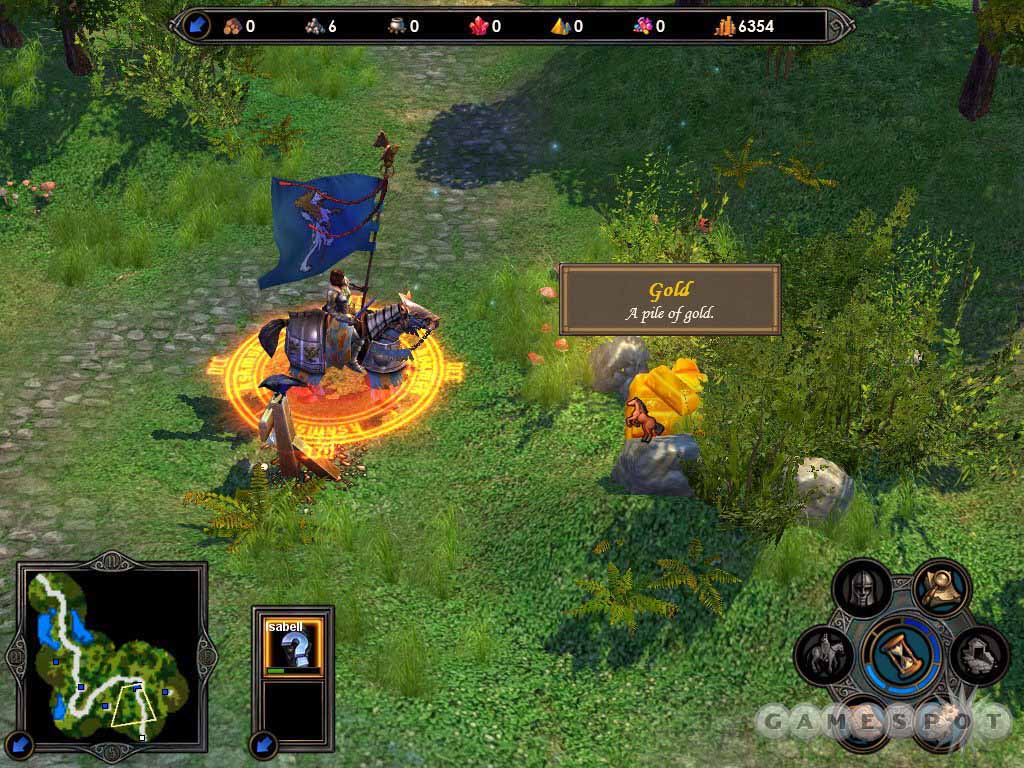The width and height of the screenshot is (1024, 768).
Task: Collapse the minimap with its blue arrow
Action: (x=22, y=743)
